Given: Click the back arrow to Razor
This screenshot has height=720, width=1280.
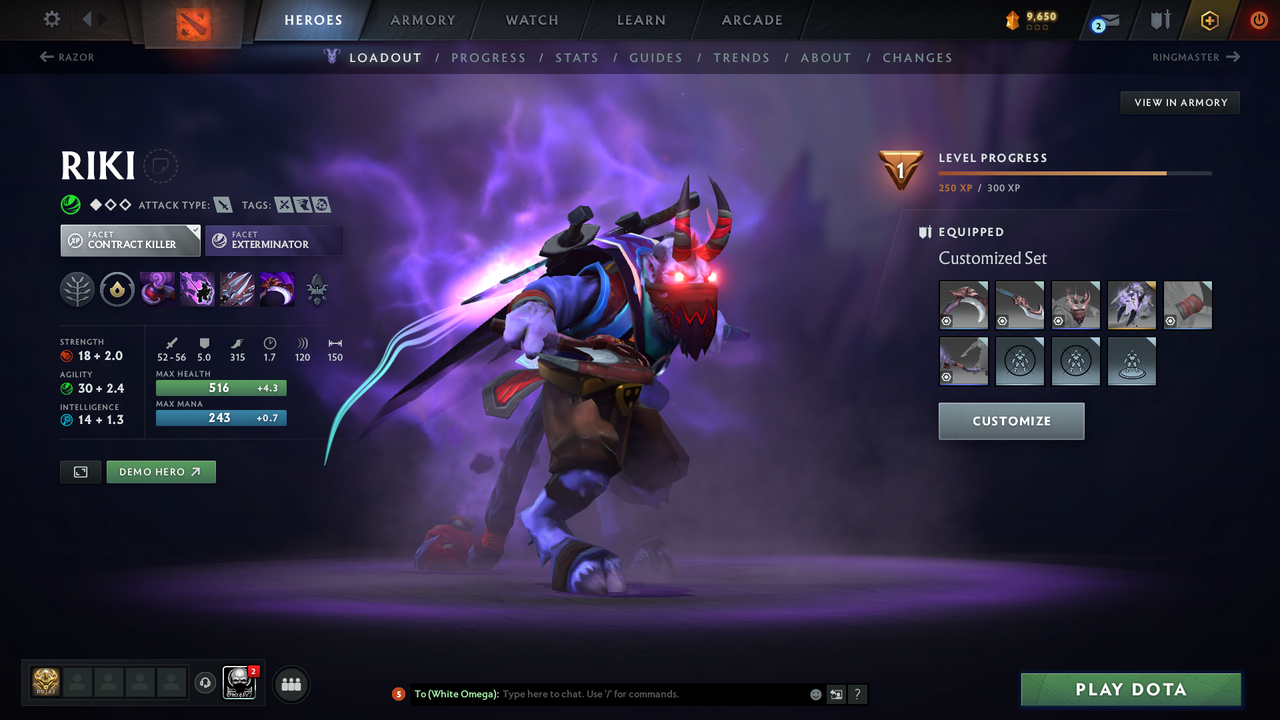Looking at the screenshot, I should (x=60, y=57).
